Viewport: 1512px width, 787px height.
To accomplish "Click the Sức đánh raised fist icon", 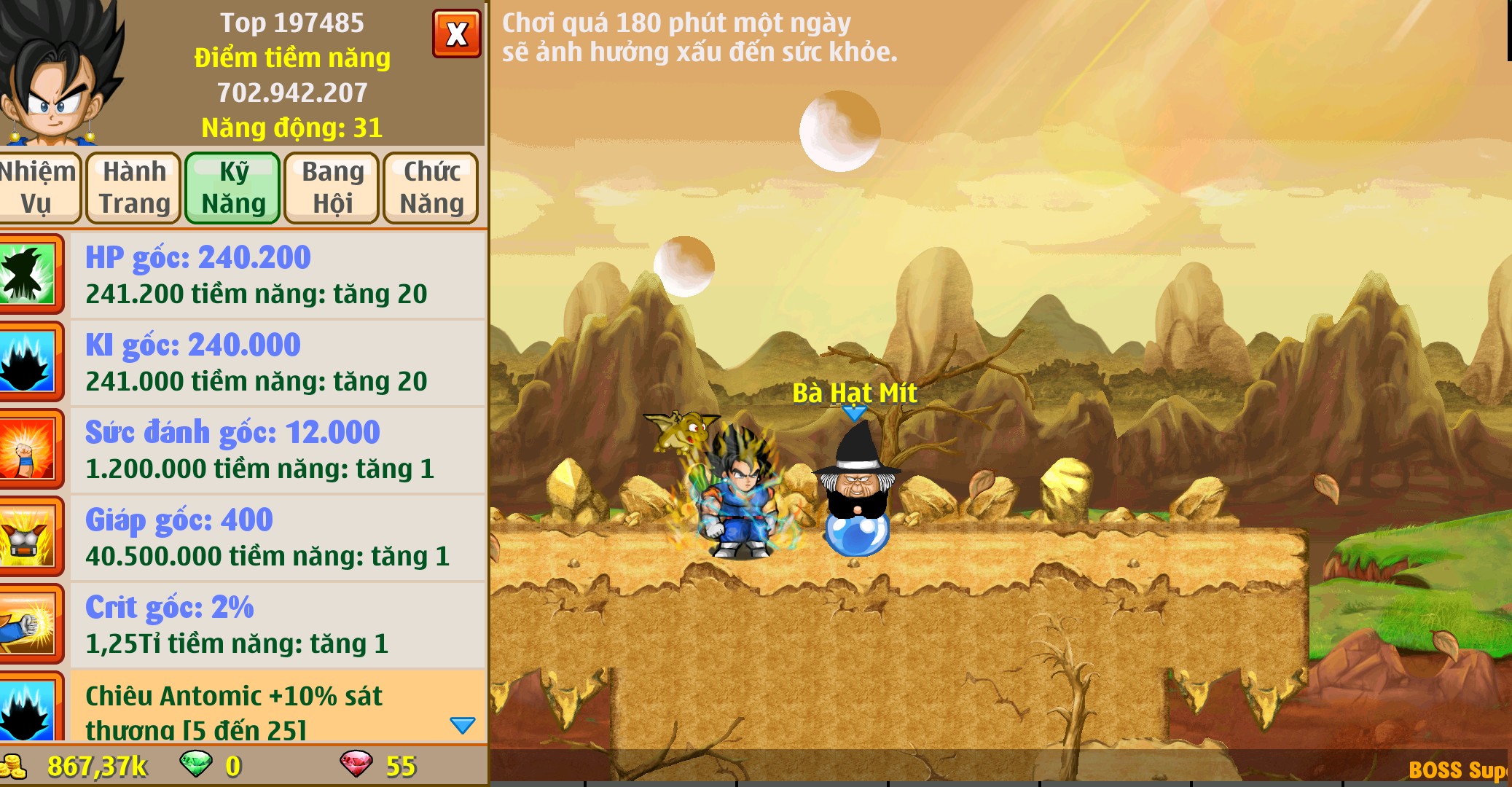I will click(28, 450).
